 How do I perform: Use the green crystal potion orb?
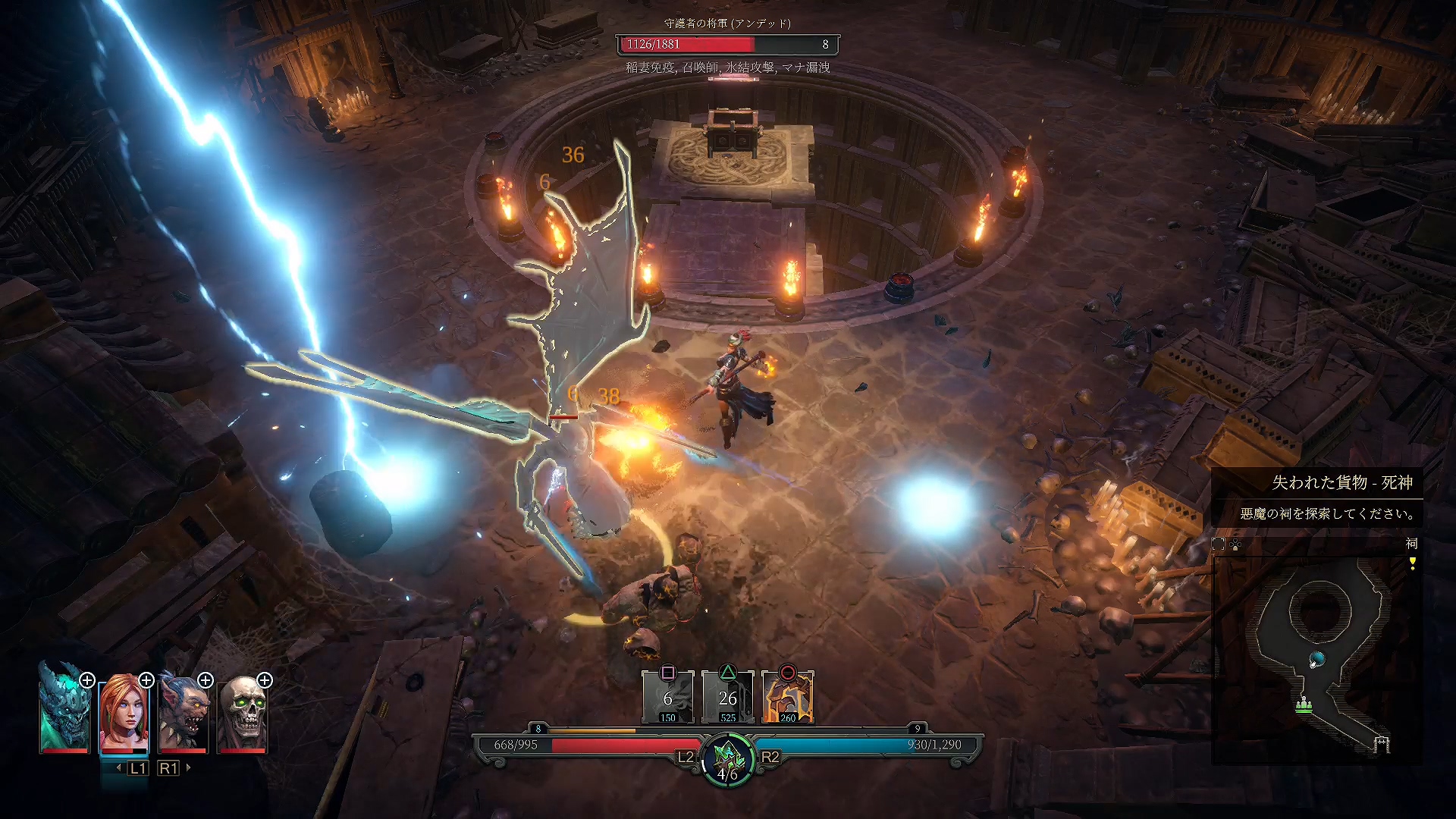tap(728, 758)
